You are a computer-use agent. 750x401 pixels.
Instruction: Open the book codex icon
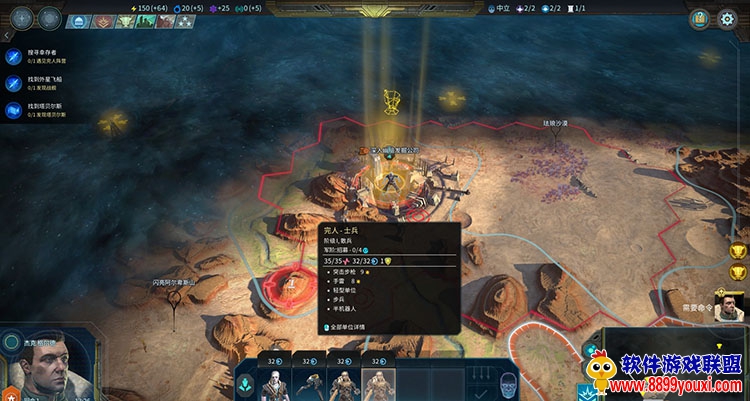pyautogui.click(x=701, y=18)
